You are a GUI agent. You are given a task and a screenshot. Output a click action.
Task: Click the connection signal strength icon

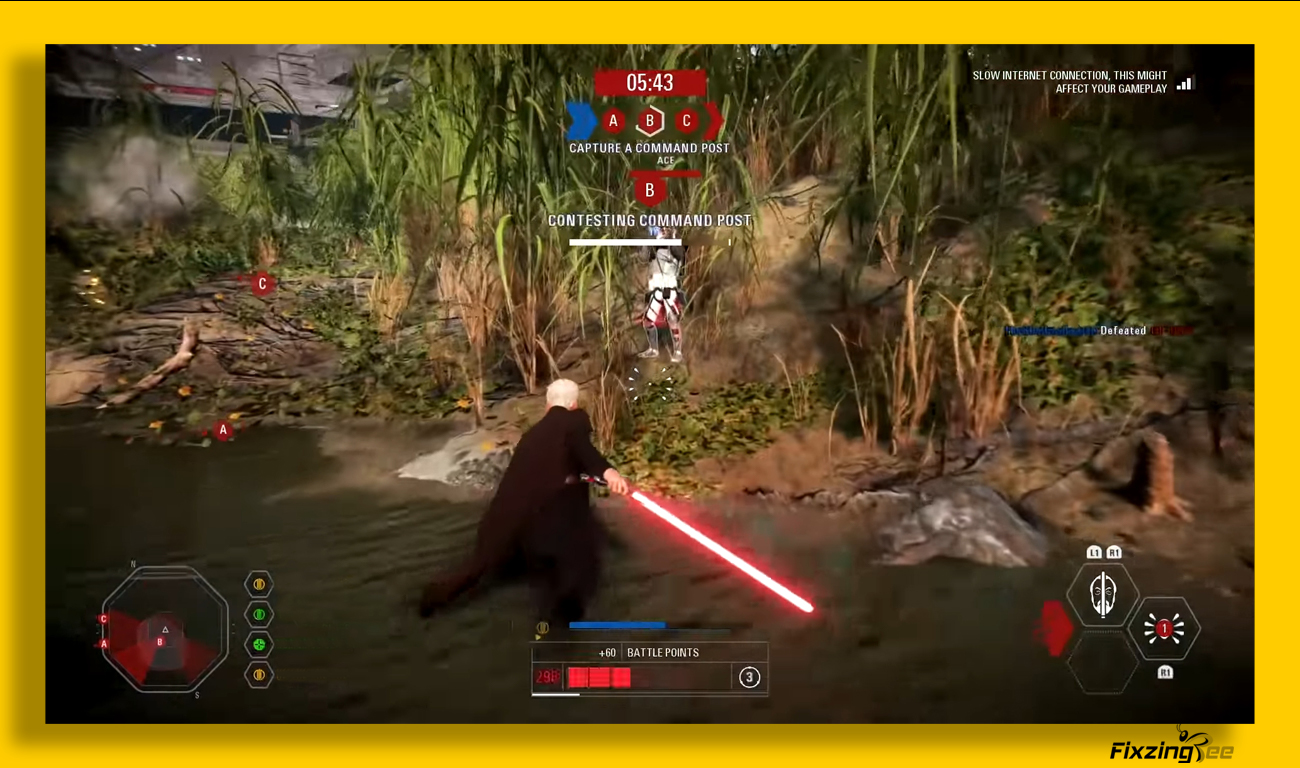click(1185, 83)
